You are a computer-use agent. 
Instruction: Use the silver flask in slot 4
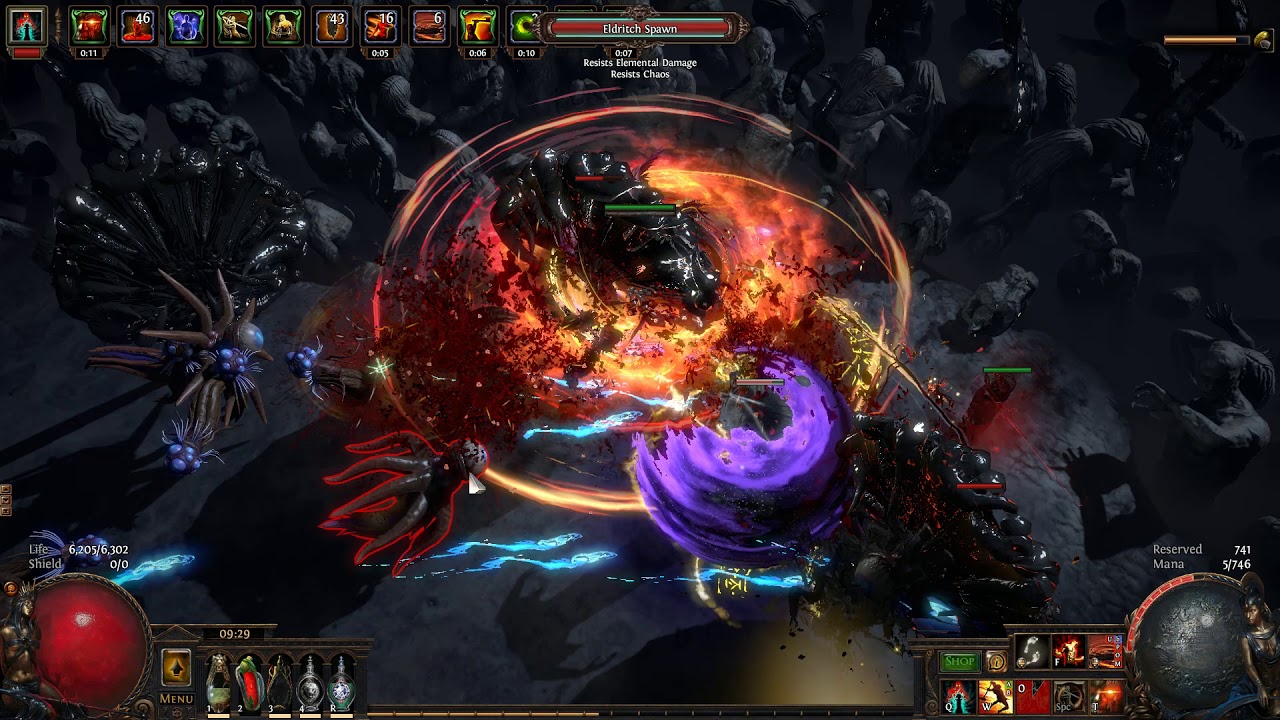311,683
